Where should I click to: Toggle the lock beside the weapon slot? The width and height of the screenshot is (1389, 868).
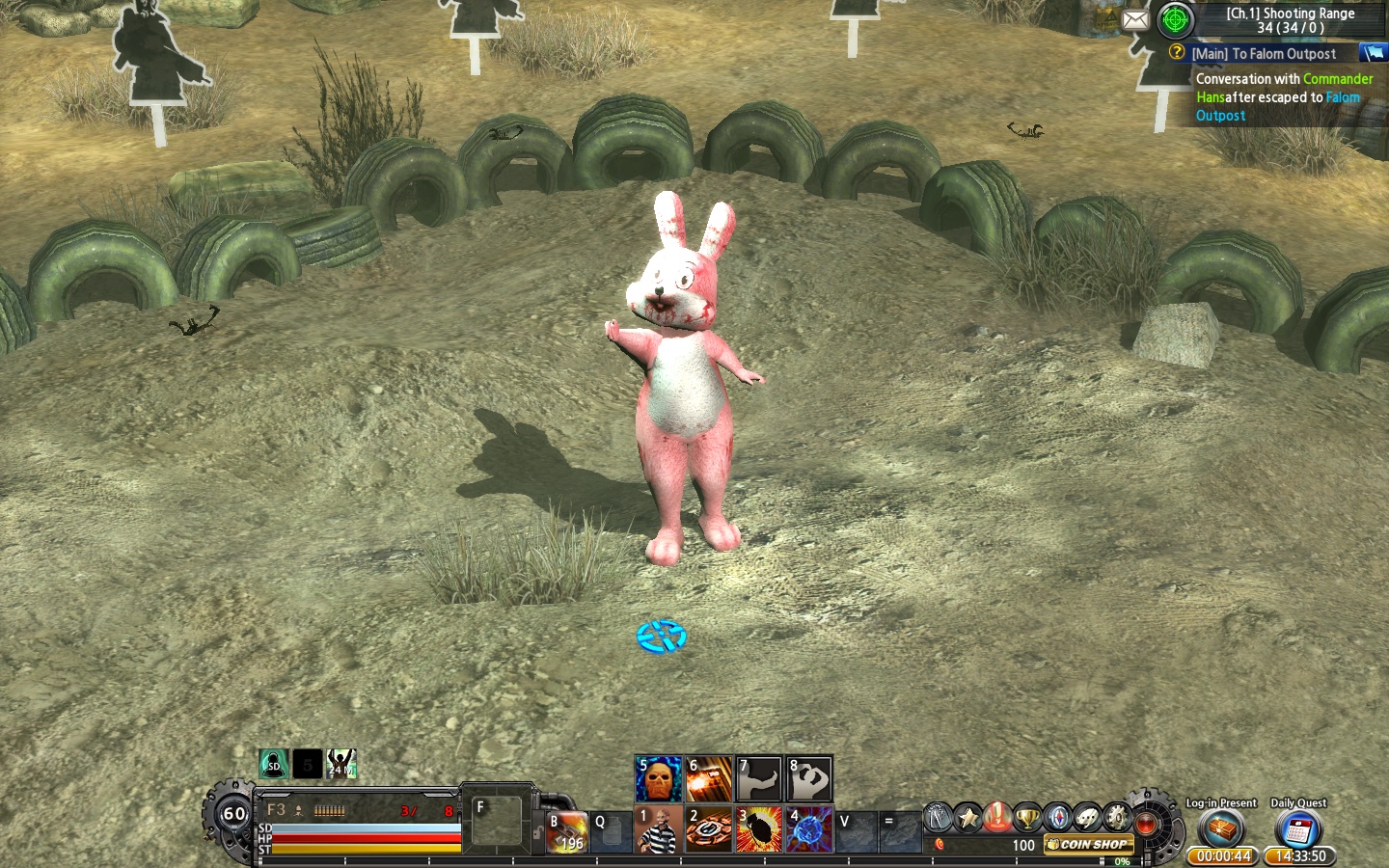click(538, 832)
